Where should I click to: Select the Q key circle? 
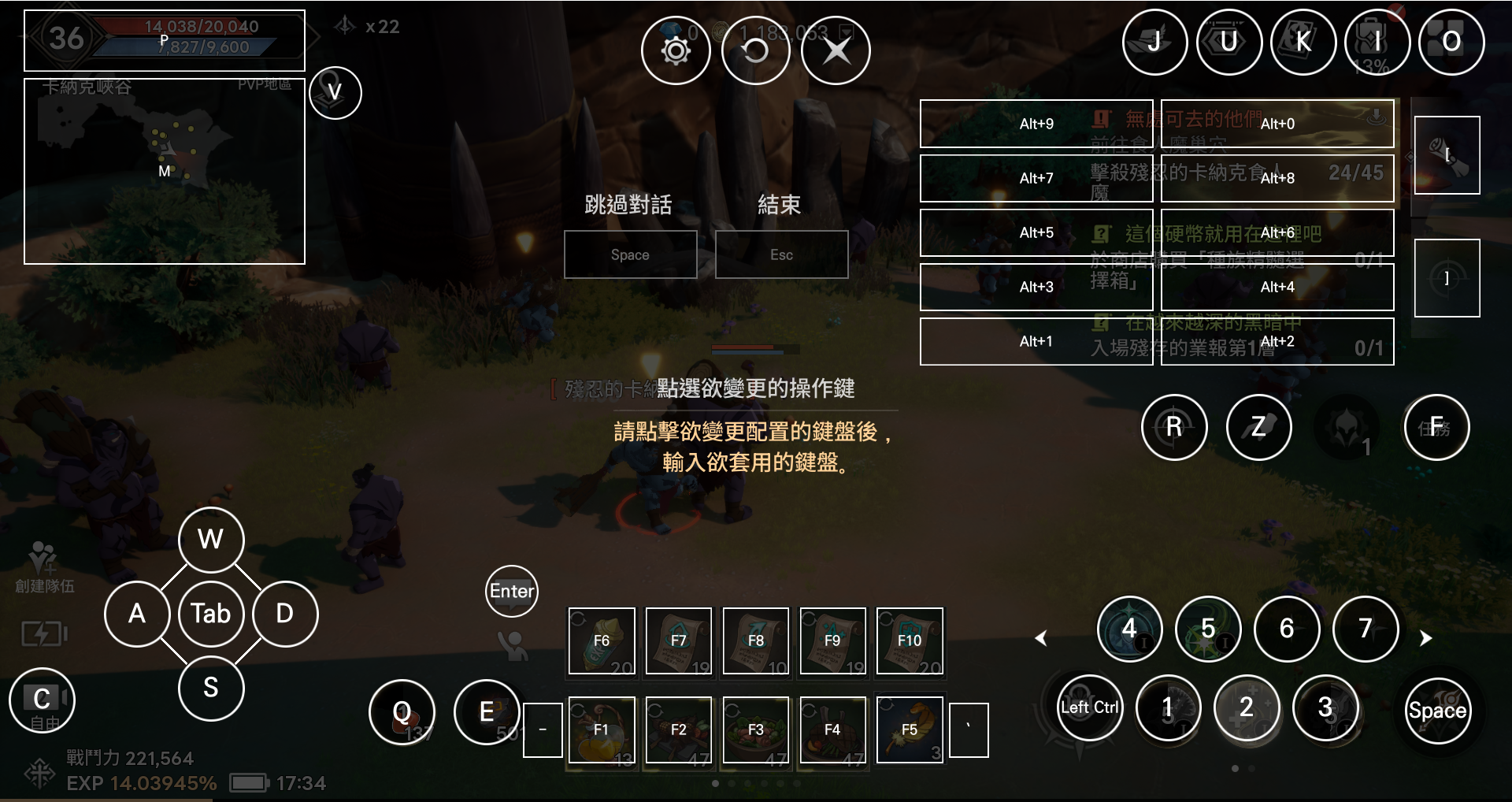(402, 712)
